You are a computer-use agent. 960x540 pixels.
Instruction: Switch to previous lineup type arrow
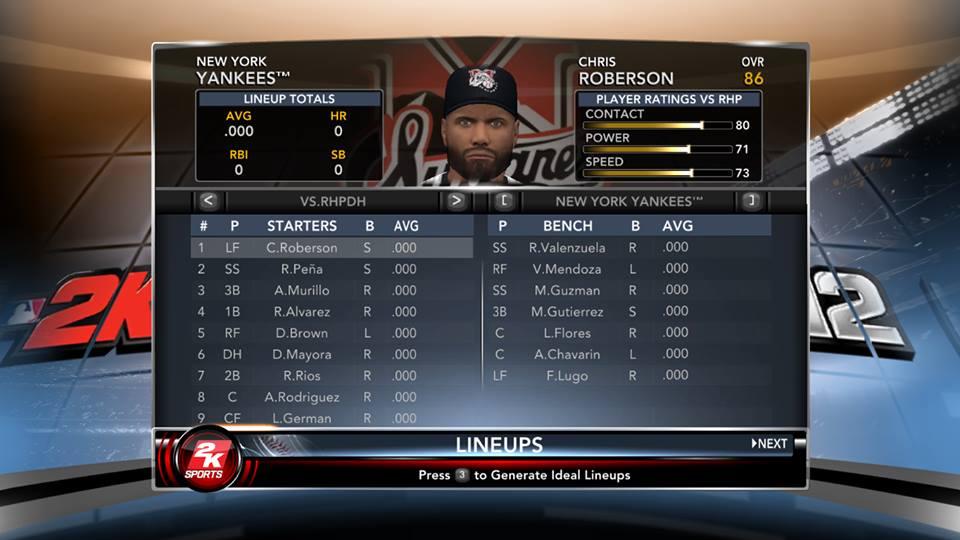point(208,201)
